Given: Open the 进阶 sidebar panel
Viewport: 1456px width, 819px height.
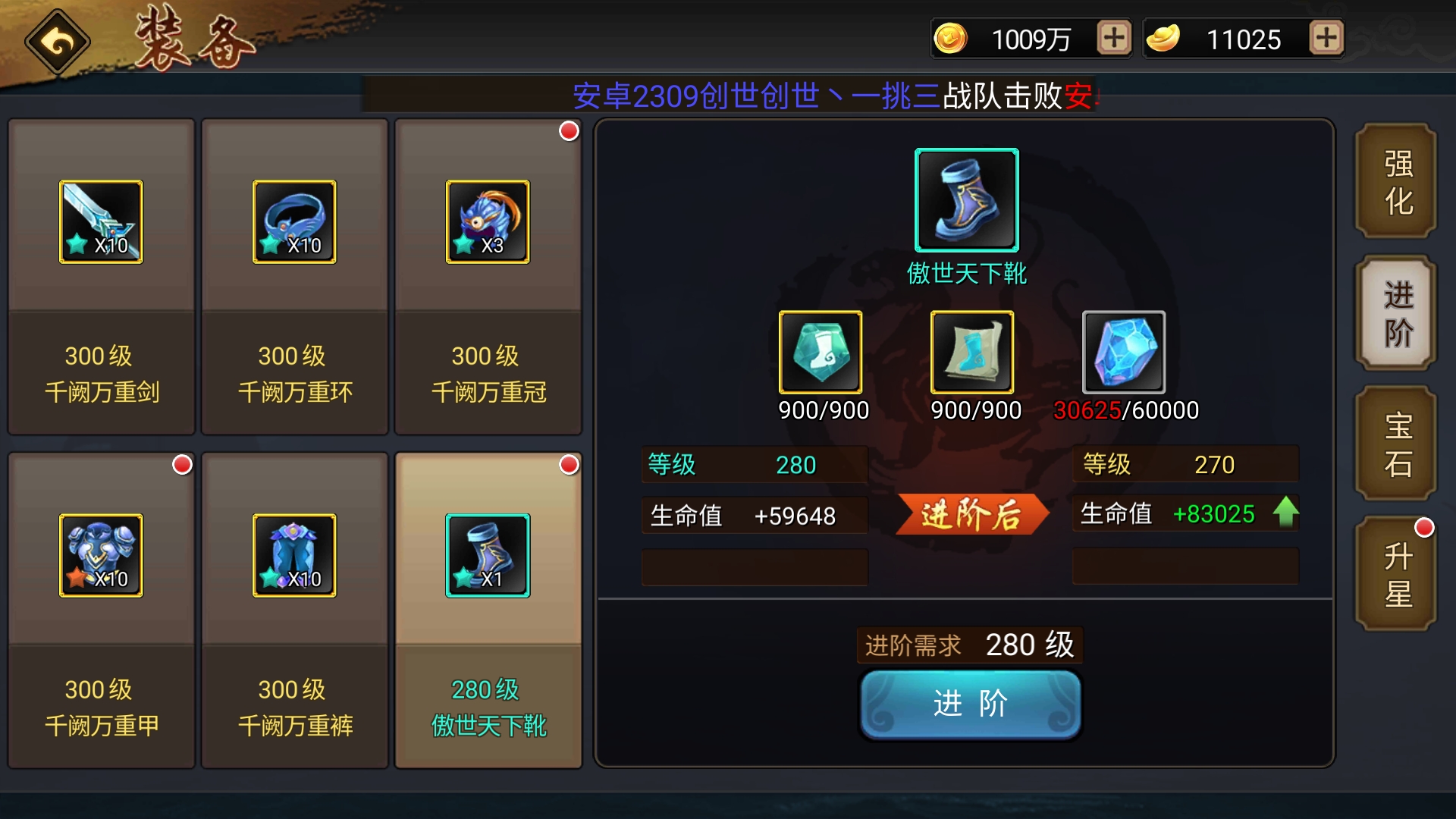Looking at the screenshot, I should [x=1395, y=312].
